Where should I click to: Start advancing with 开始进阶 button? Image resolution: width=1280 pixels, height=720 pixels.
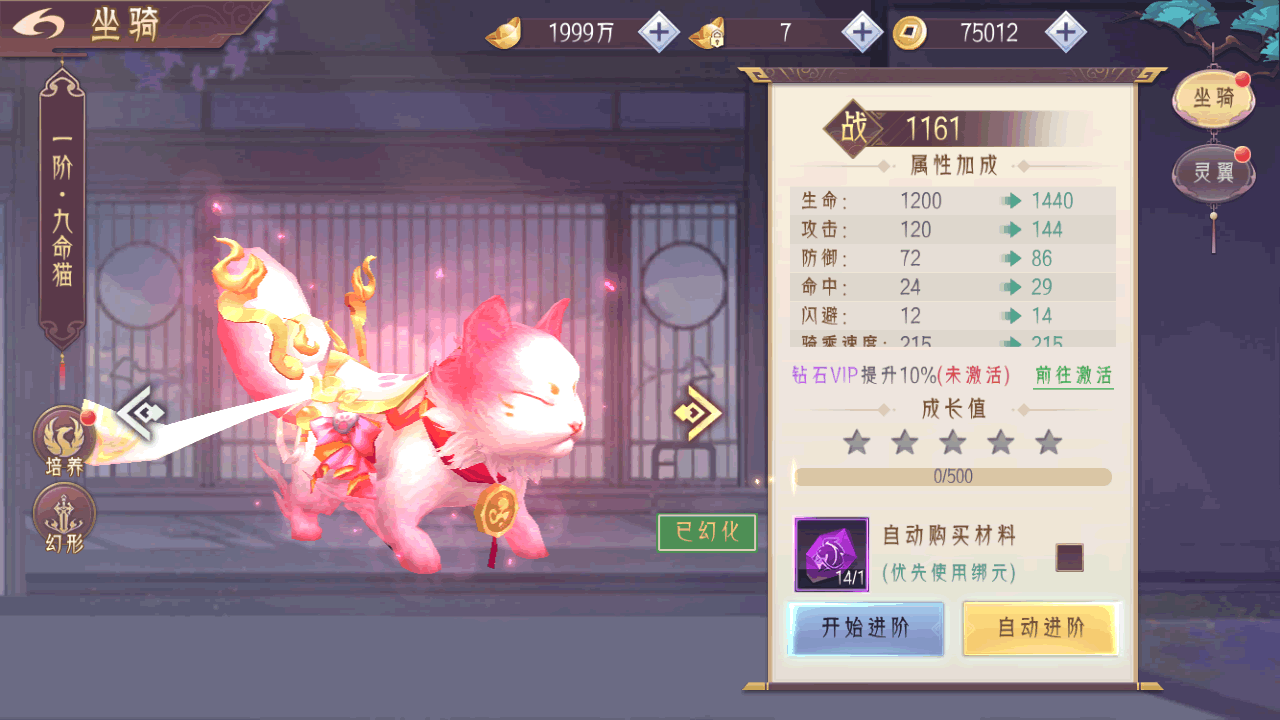865,628
